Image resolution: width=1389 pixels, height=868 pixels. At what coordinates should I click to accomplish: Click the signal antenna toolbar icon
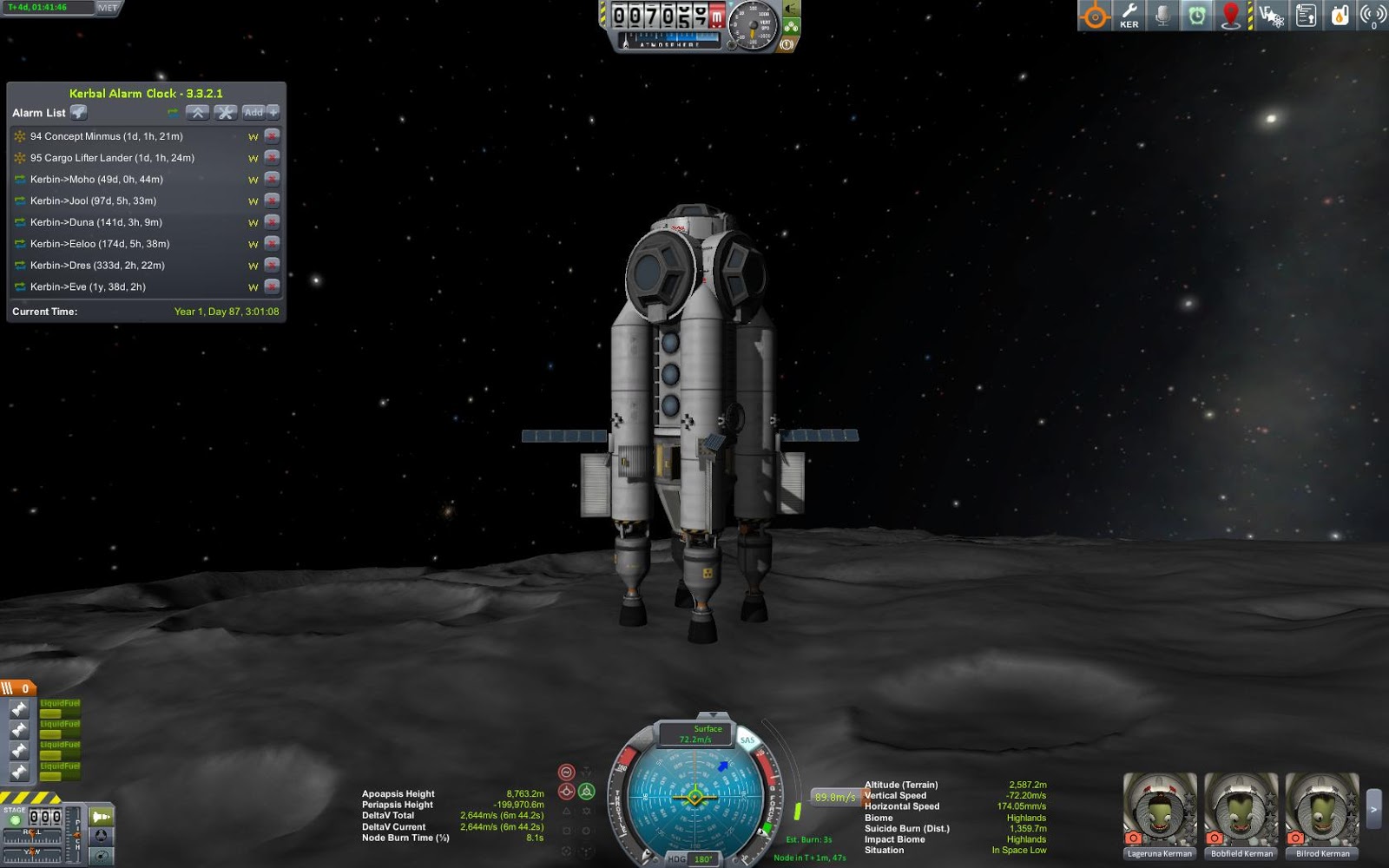coord(1373,16)
